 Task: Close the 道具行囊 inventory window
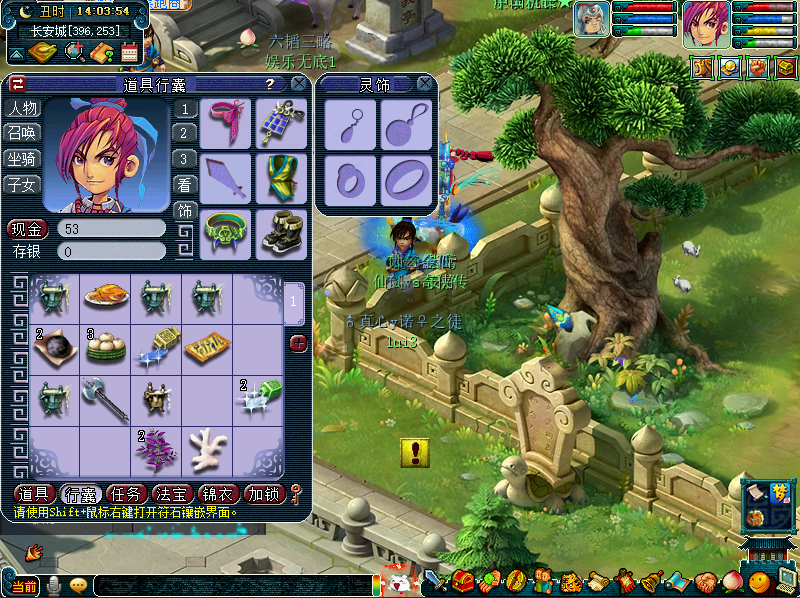pyautogui.click(x=298, y=85)
